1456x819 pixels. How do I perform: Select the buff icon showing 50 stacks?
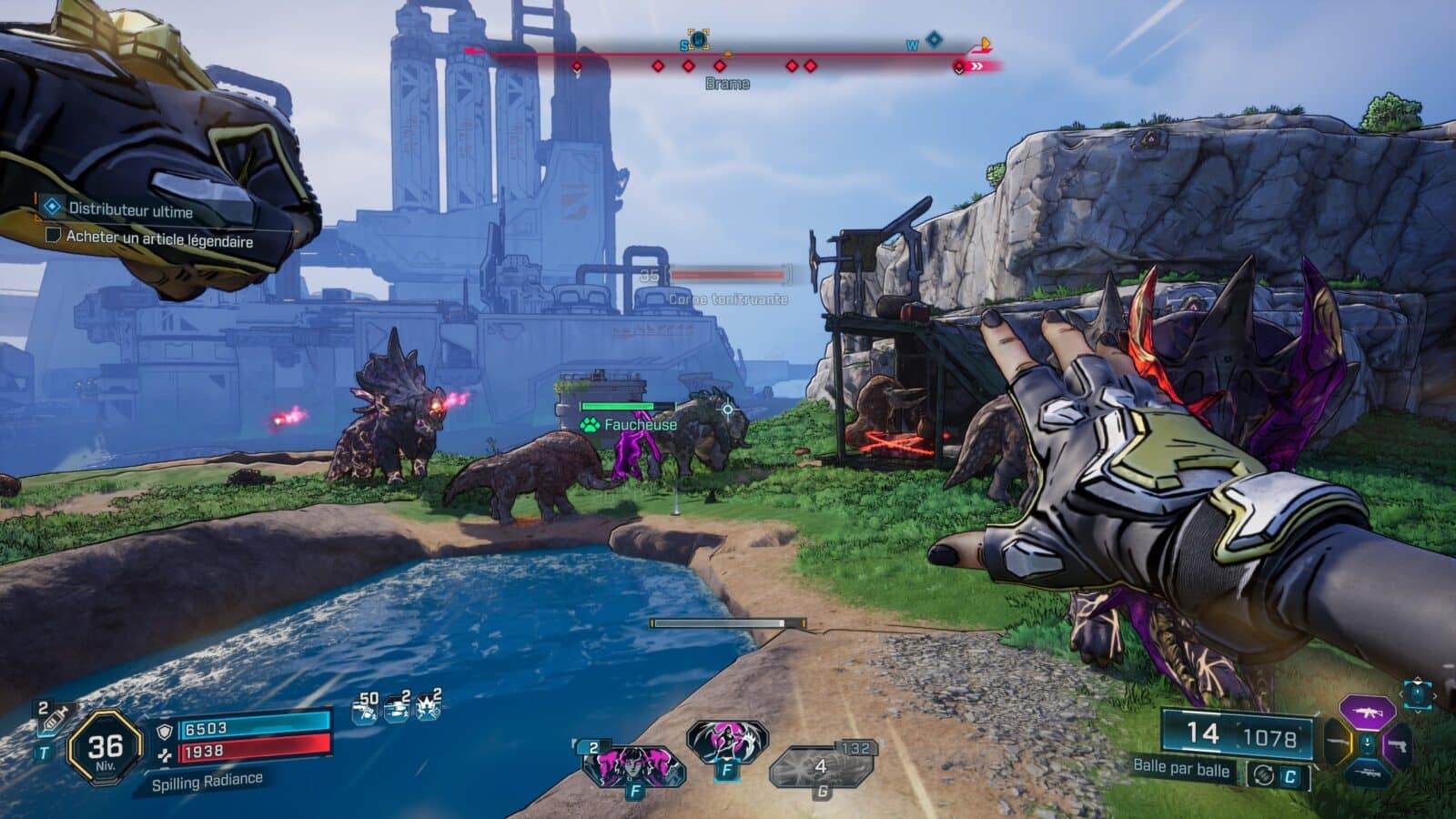click(365, 706)
